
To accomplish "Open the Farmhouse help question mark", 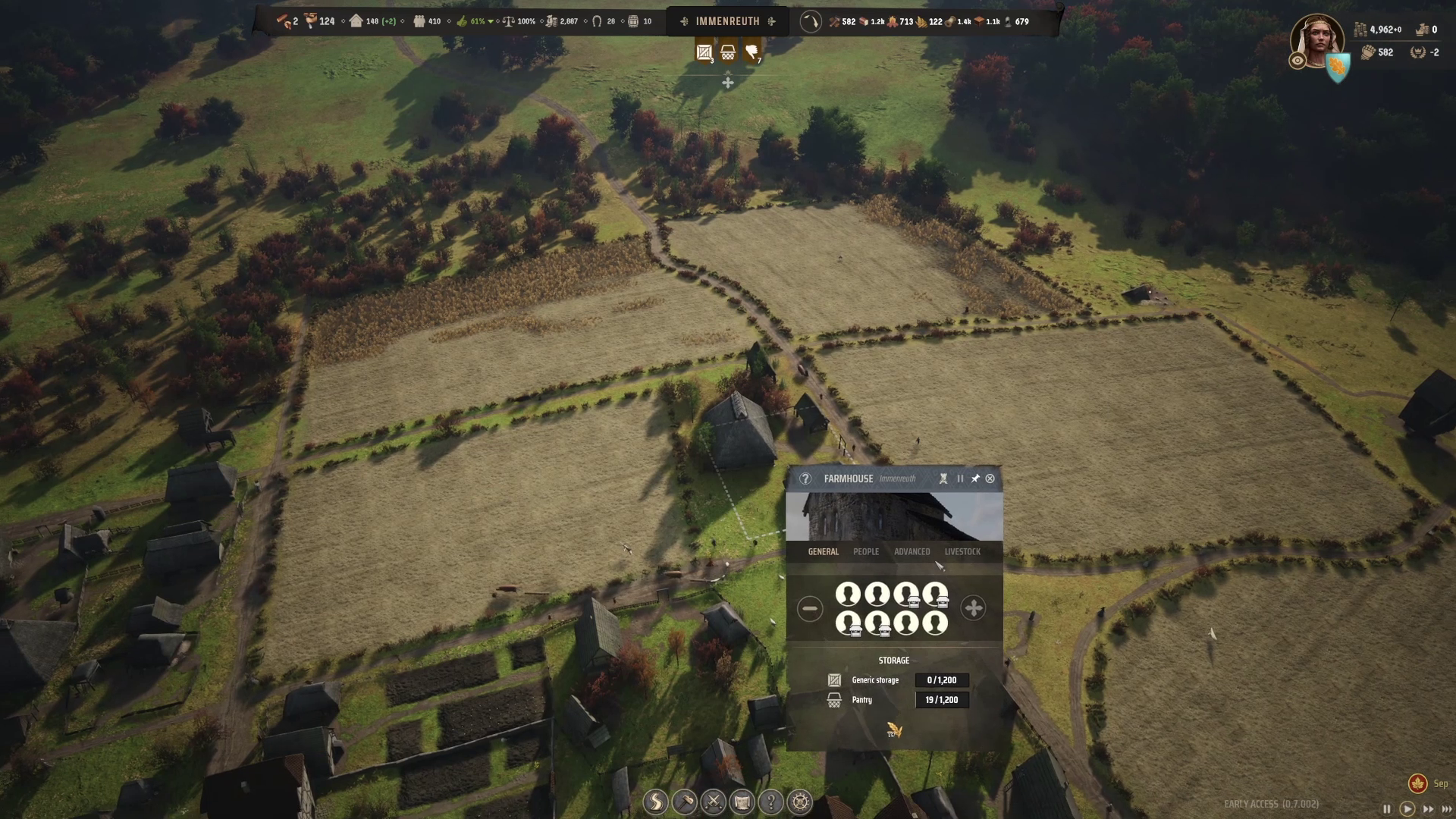I will [x=805, y=479].
